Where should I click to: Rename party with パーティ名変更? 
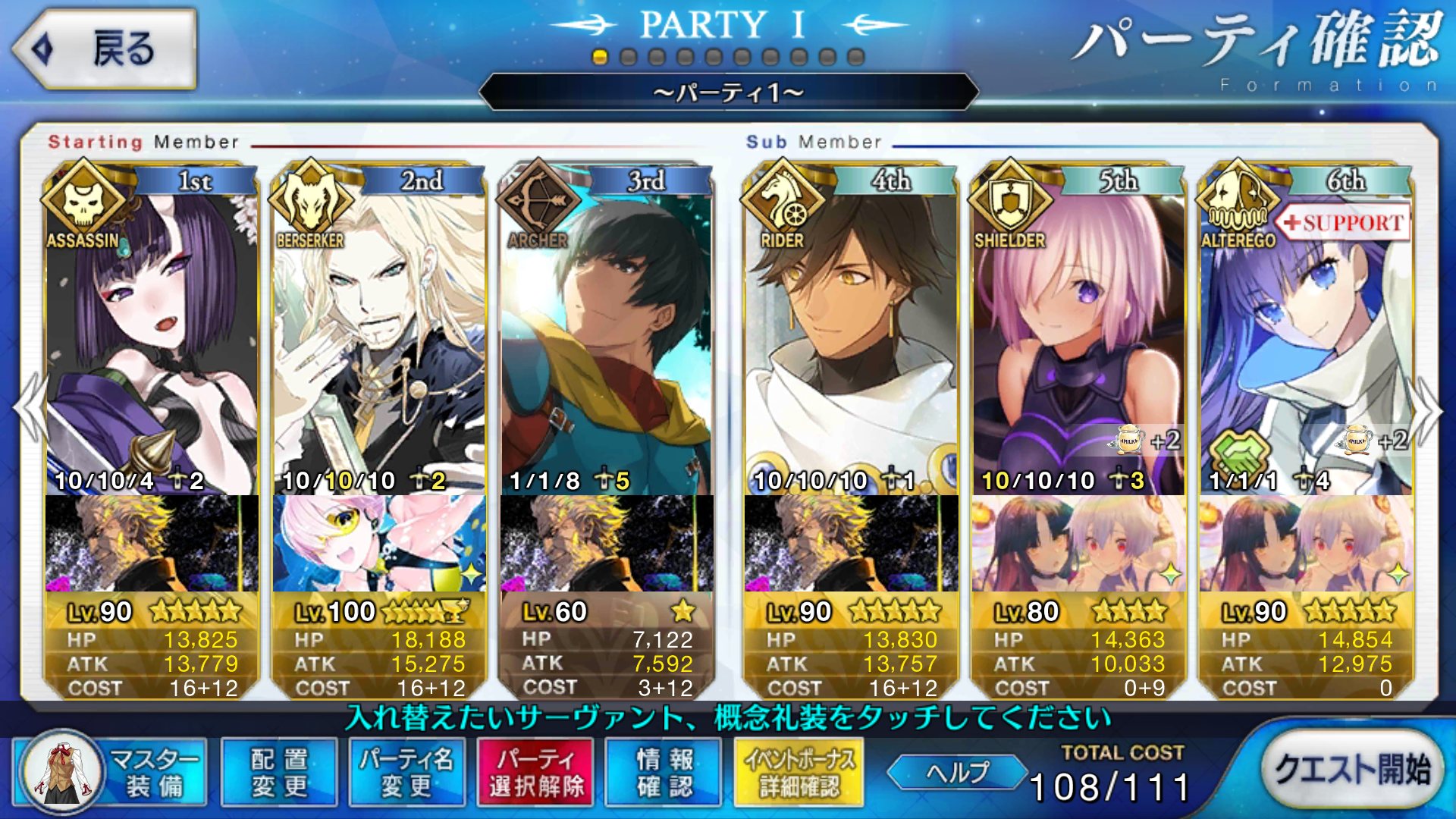(407, 772)
